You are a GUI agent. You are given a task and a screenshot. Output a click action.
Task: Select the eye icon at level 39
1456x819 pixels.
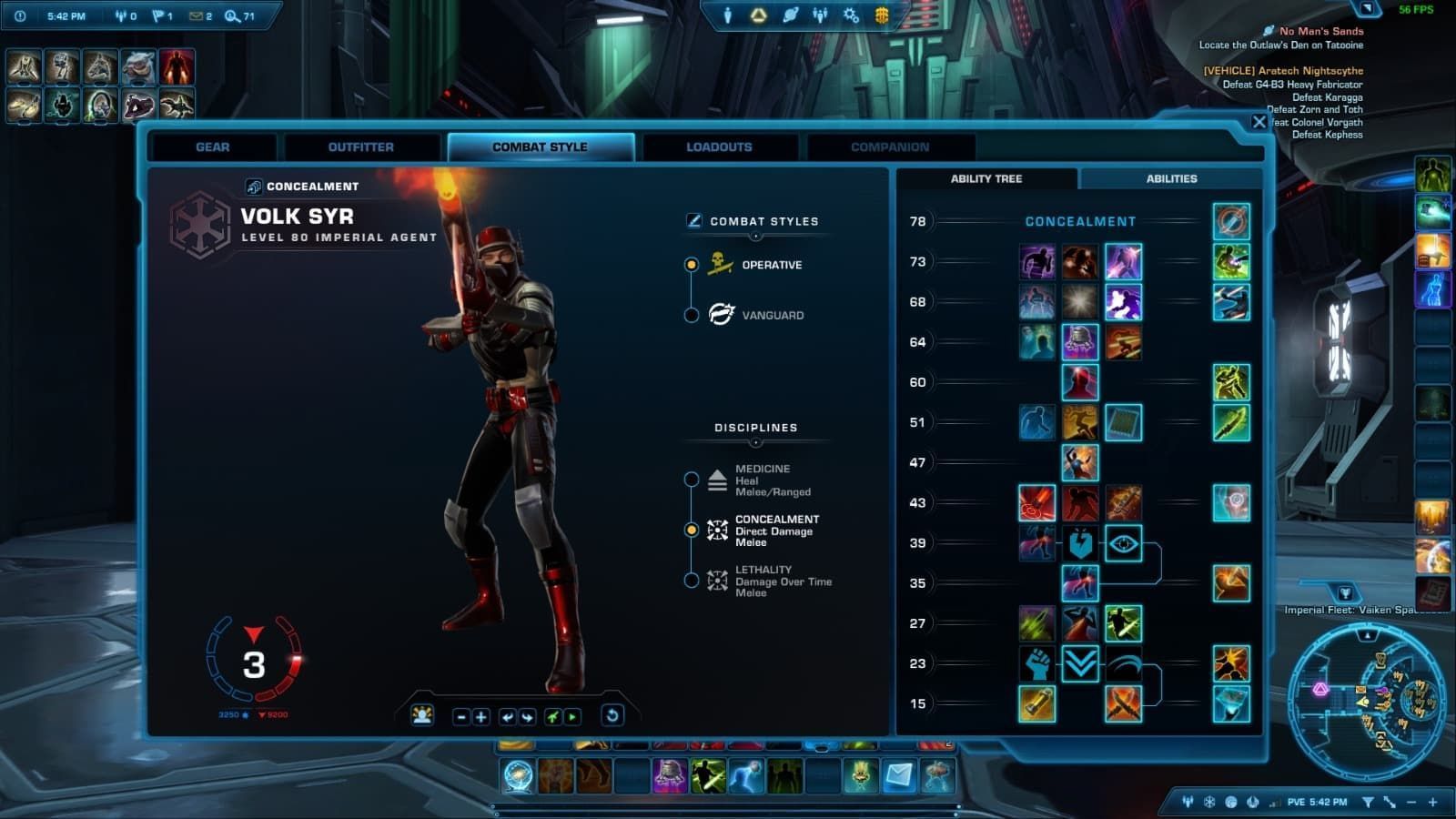(x=1123, y=543)
